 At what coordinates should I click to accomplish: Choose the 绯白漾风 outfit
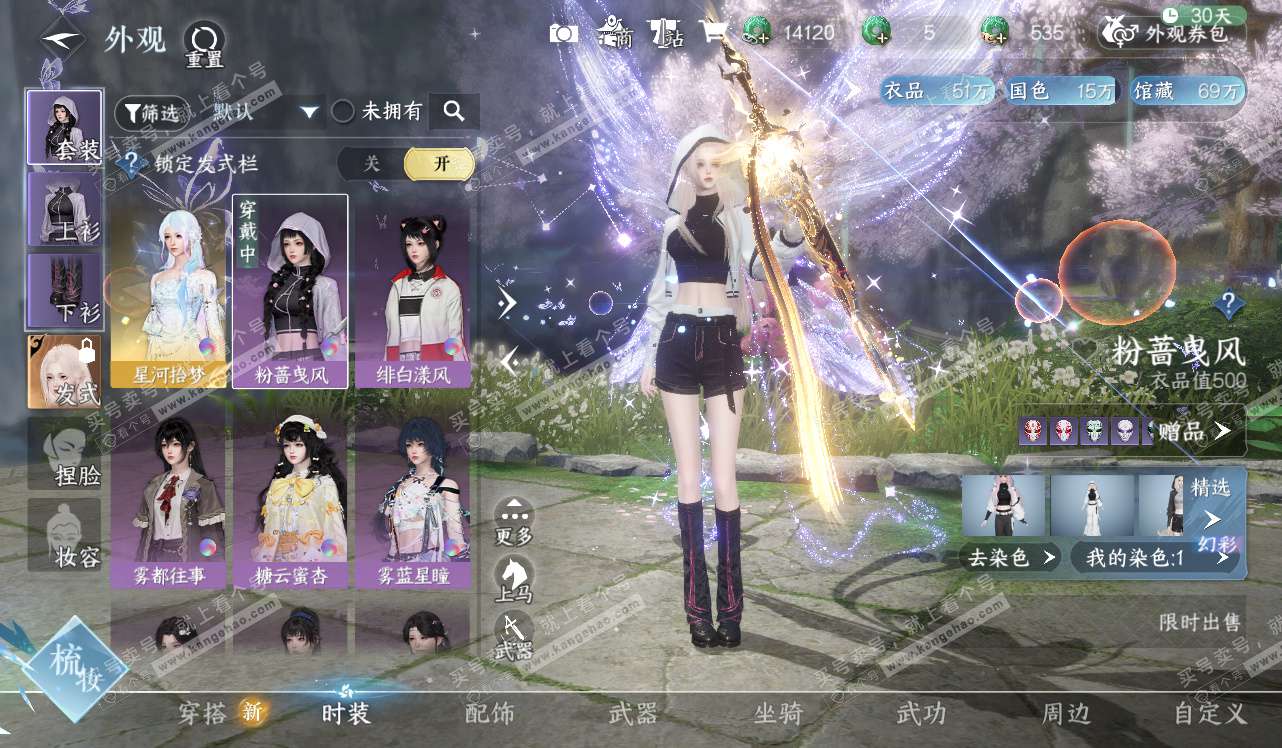tap(412, 290)
